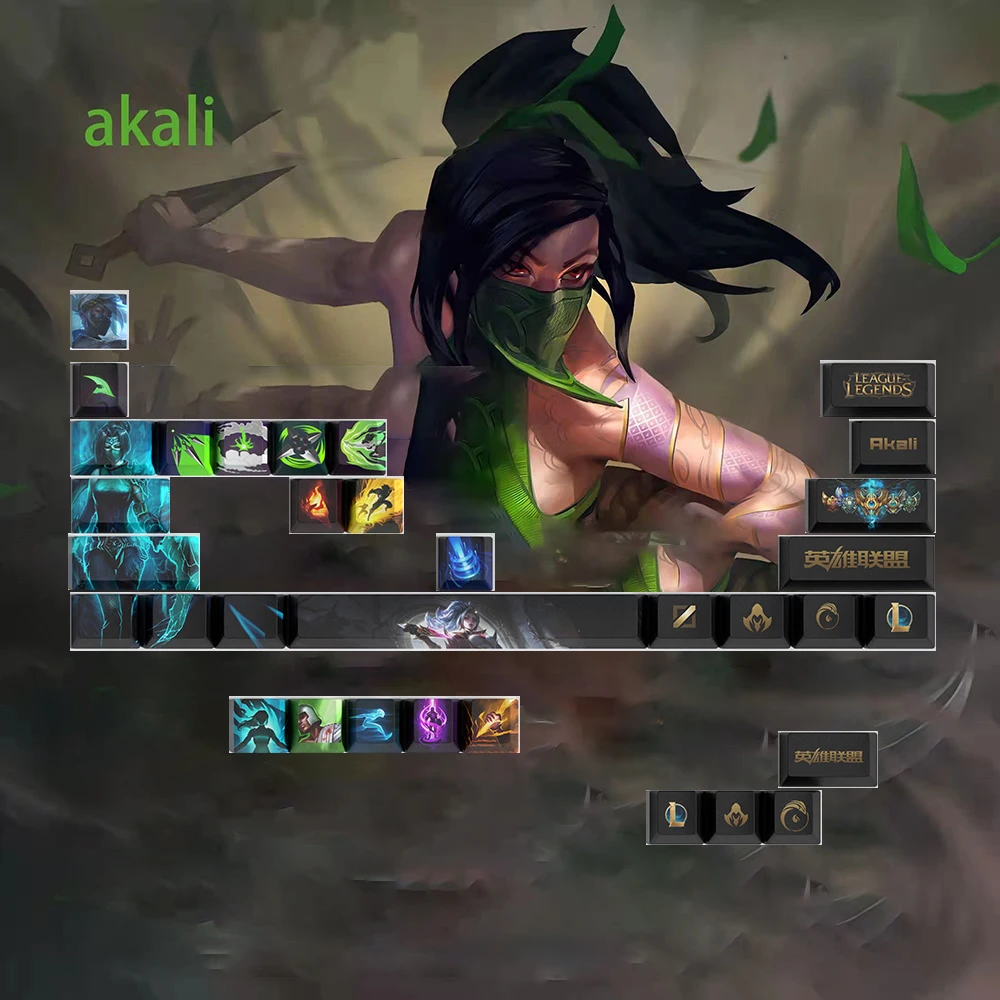Open the ranked emblems key
The height and width of the screenshot is (1000, 1000).
tap(871, 504)
